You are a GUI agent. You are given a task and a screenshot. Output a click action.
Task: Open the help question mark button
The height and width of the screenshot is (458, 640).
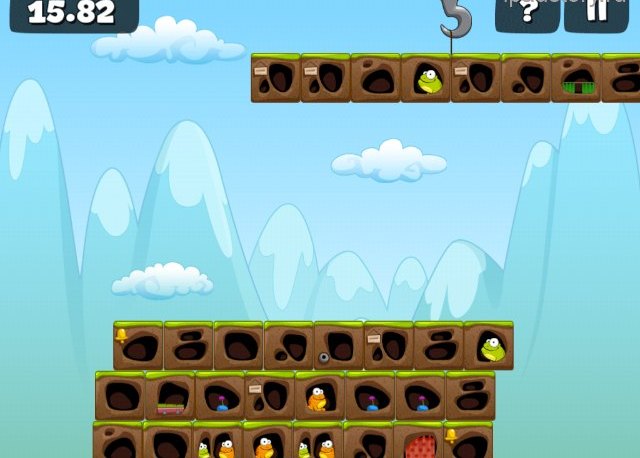[x=527, y=13]
